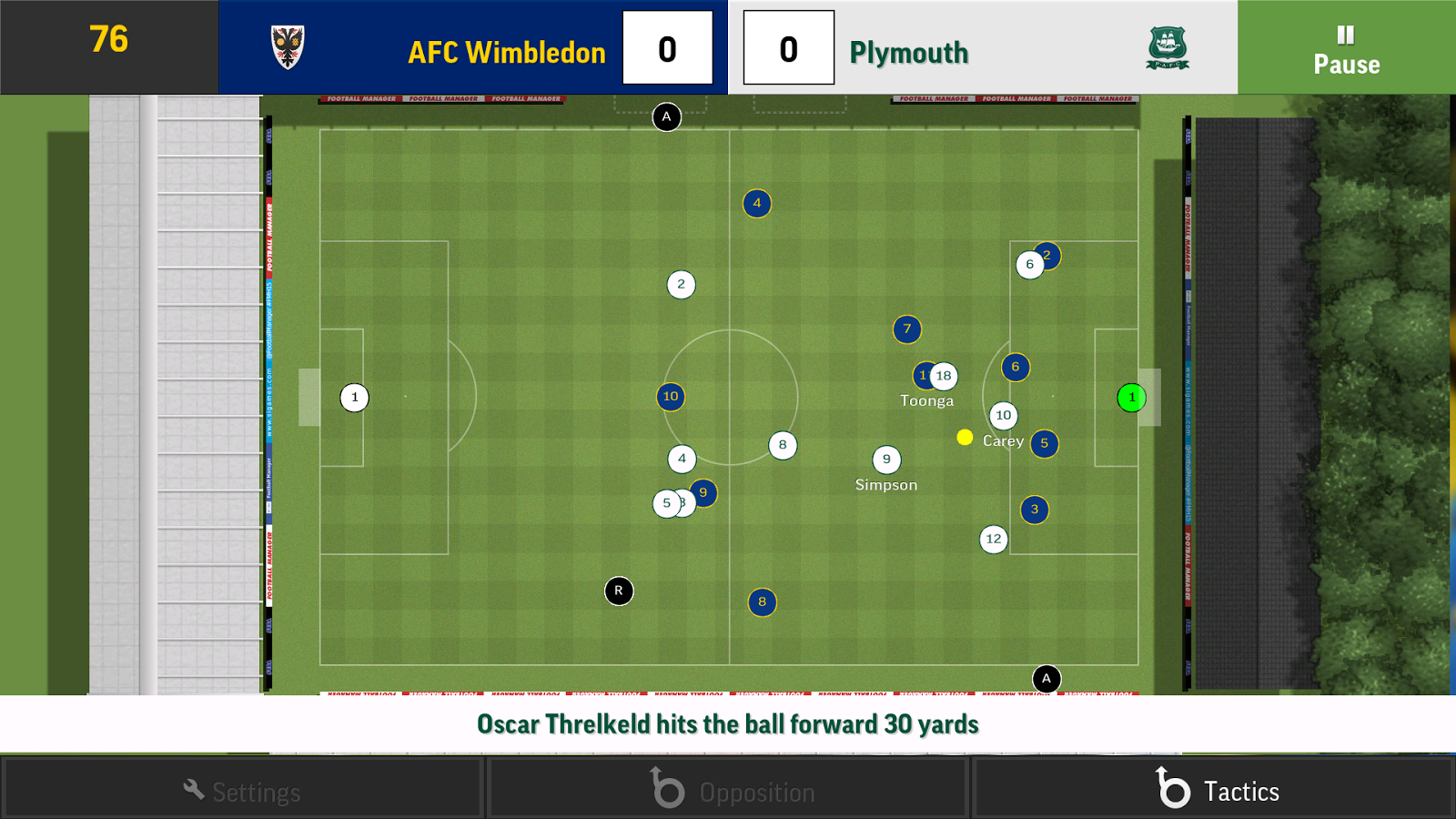Viewport: 1456px width, 819px height.
Task: Click the referee marker labeled R
Action: (x=619, y=590)
